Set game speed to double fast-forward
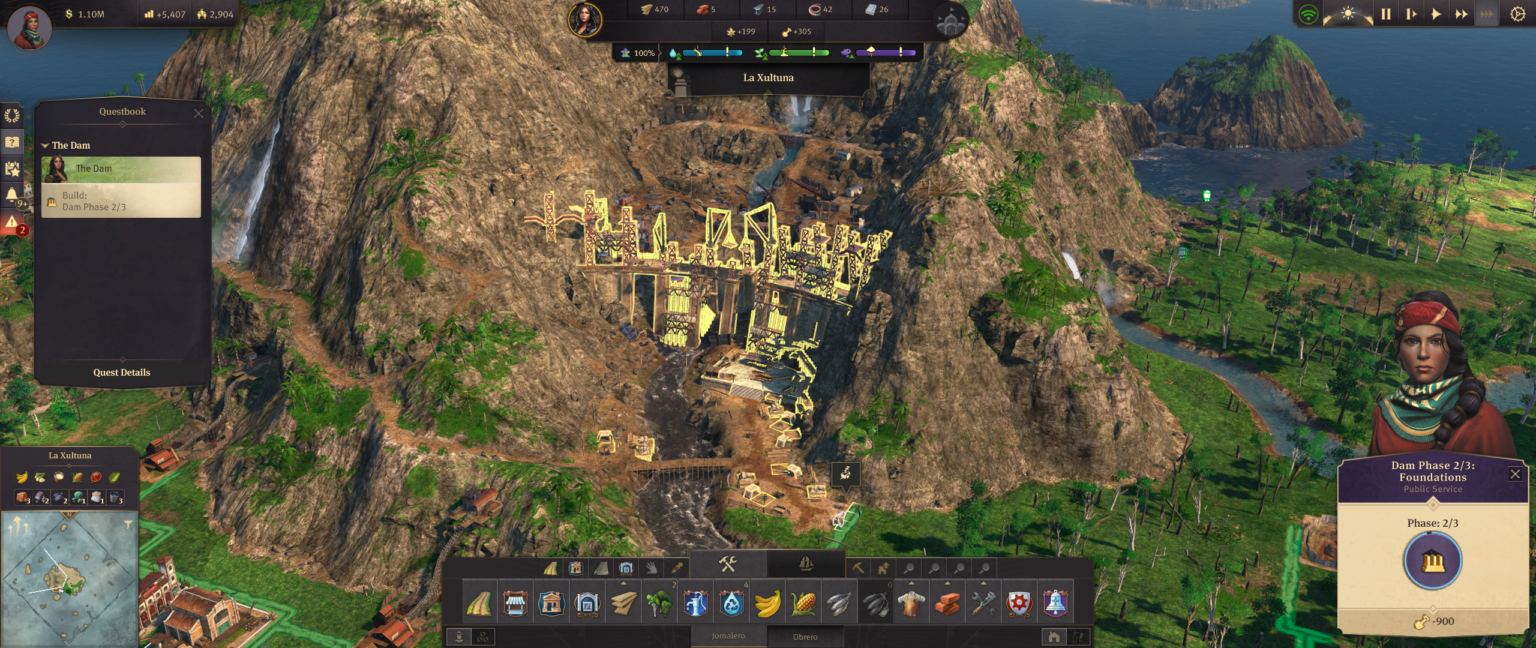Screen dimensions: 1536x648 tap(1462, 14)
